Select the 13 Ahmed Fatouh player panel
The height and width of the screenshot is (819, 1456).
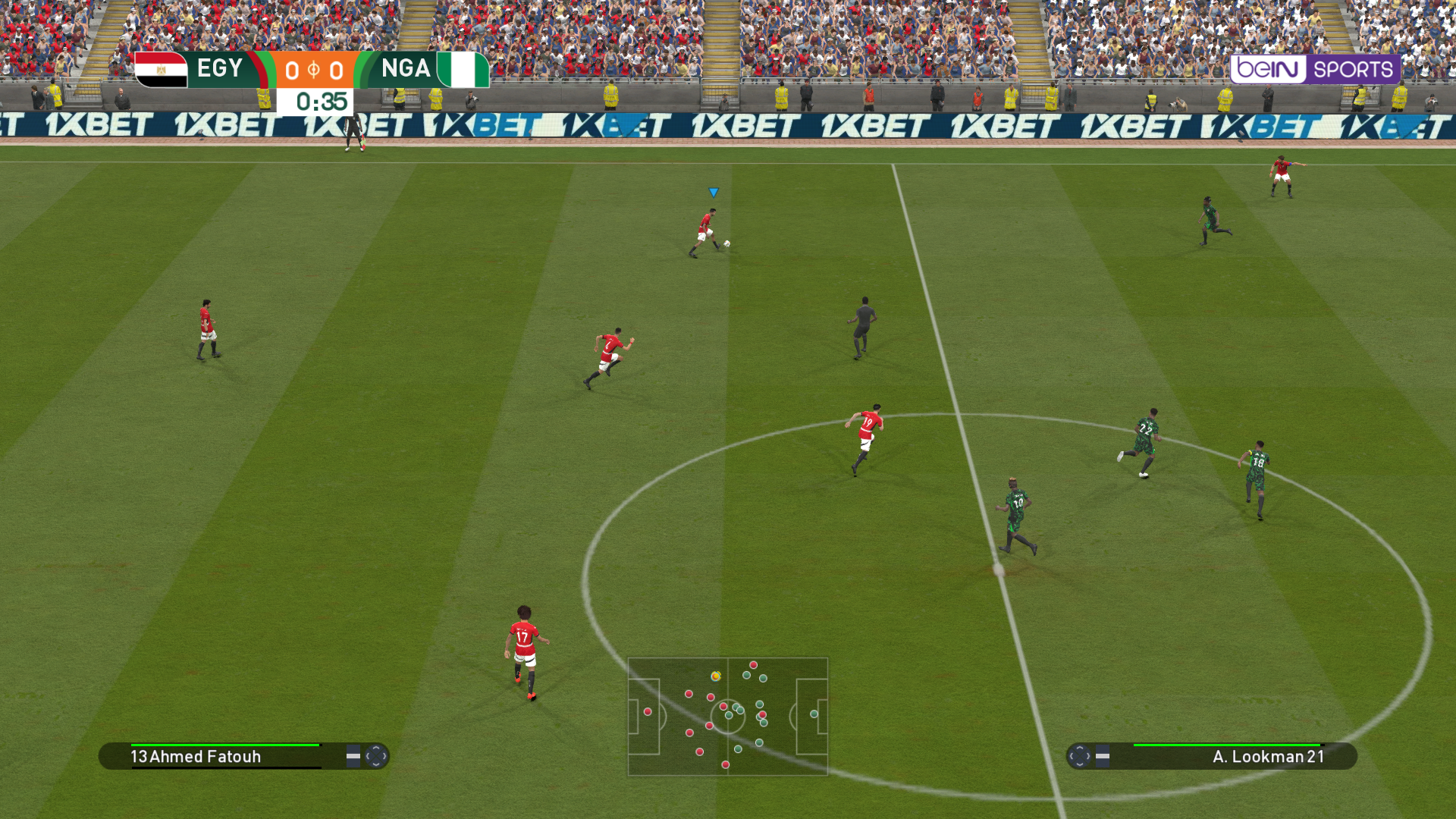[243, 756]
